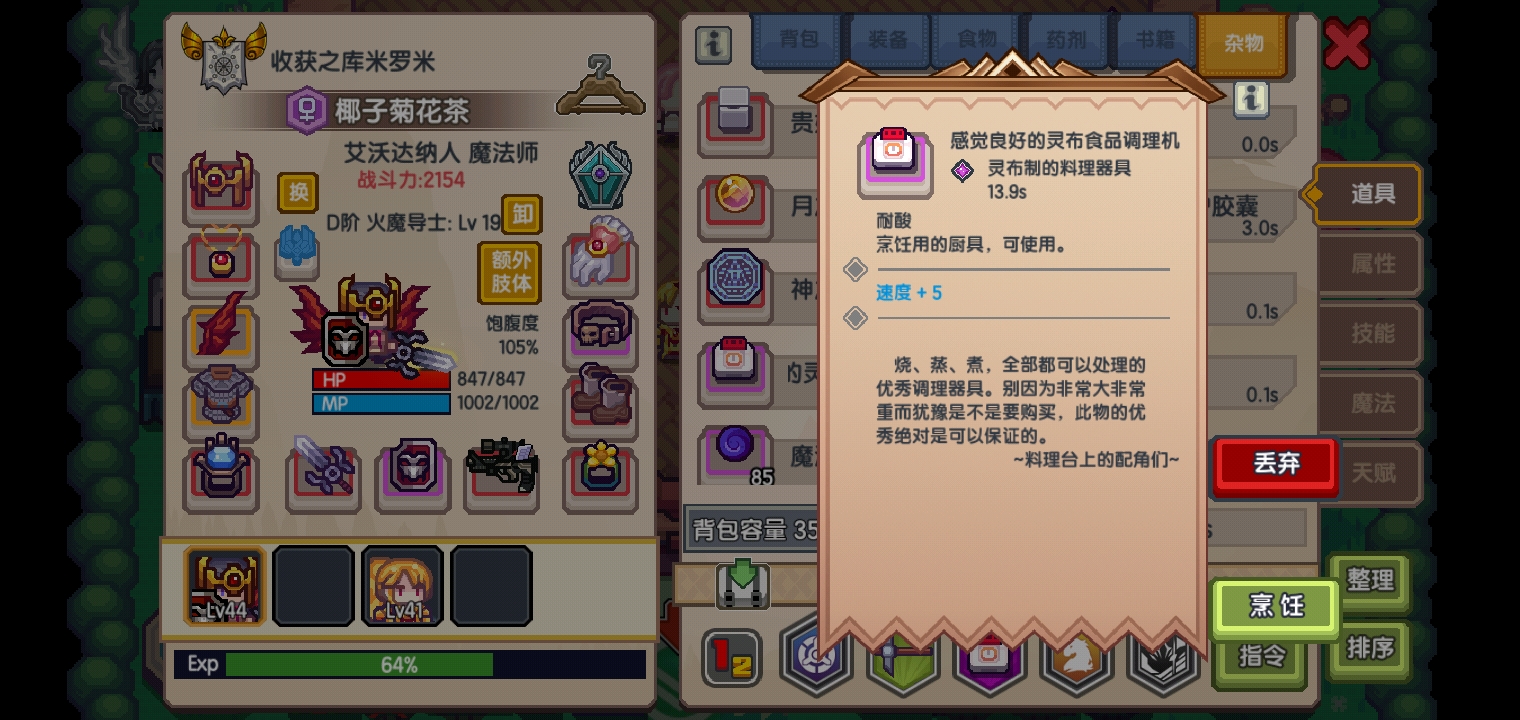Click the green pickaxe hexagon icon
The height and width of the screenshot is (720, 1520).
click(x=902, y=660)
